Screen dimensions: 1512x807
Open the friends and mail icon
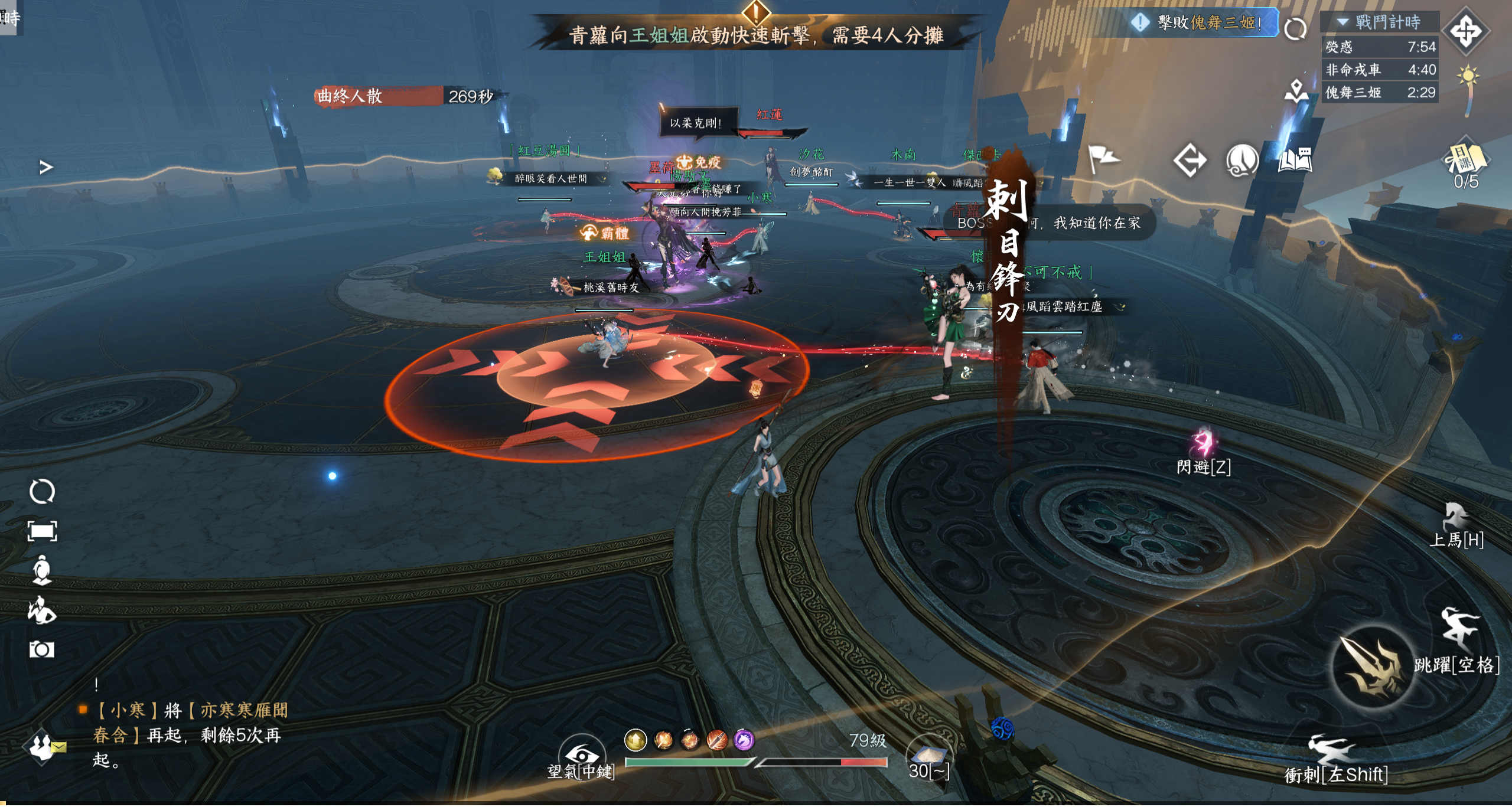44,747
